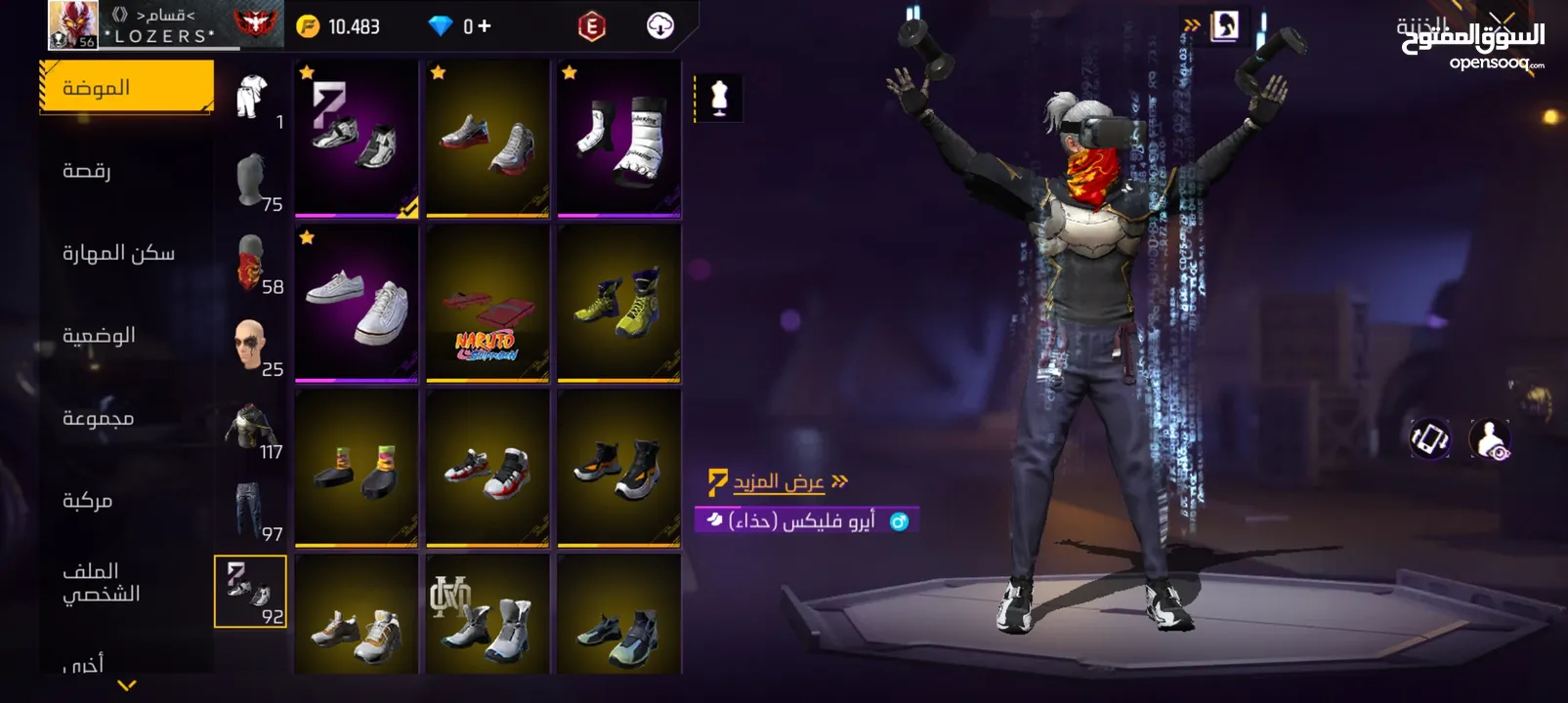
Task: Open the الوضعية tab
Action: click(x=99, y=336)
